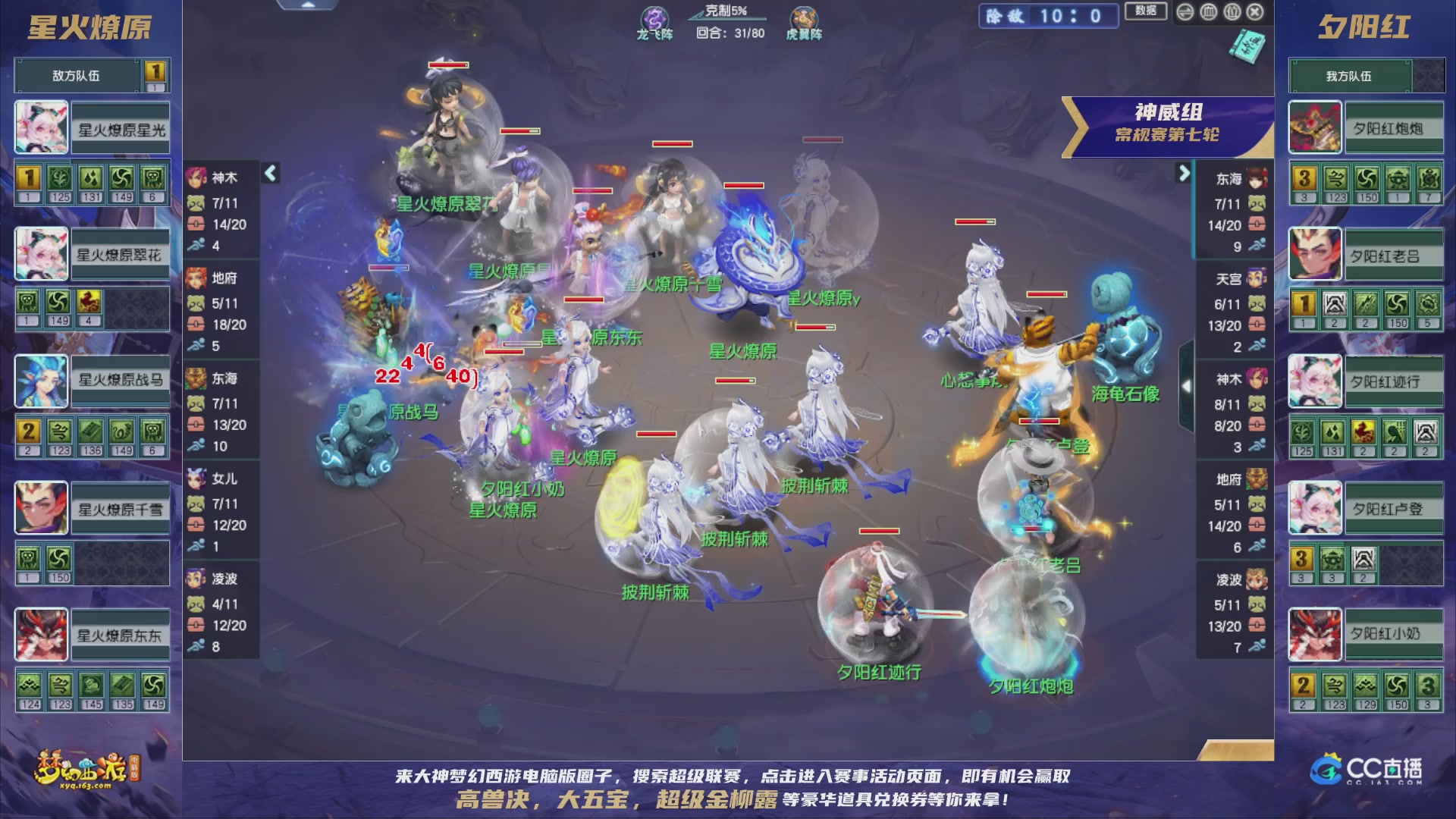Click the camera capture icon in top-right toolbar

(1231, 11)
